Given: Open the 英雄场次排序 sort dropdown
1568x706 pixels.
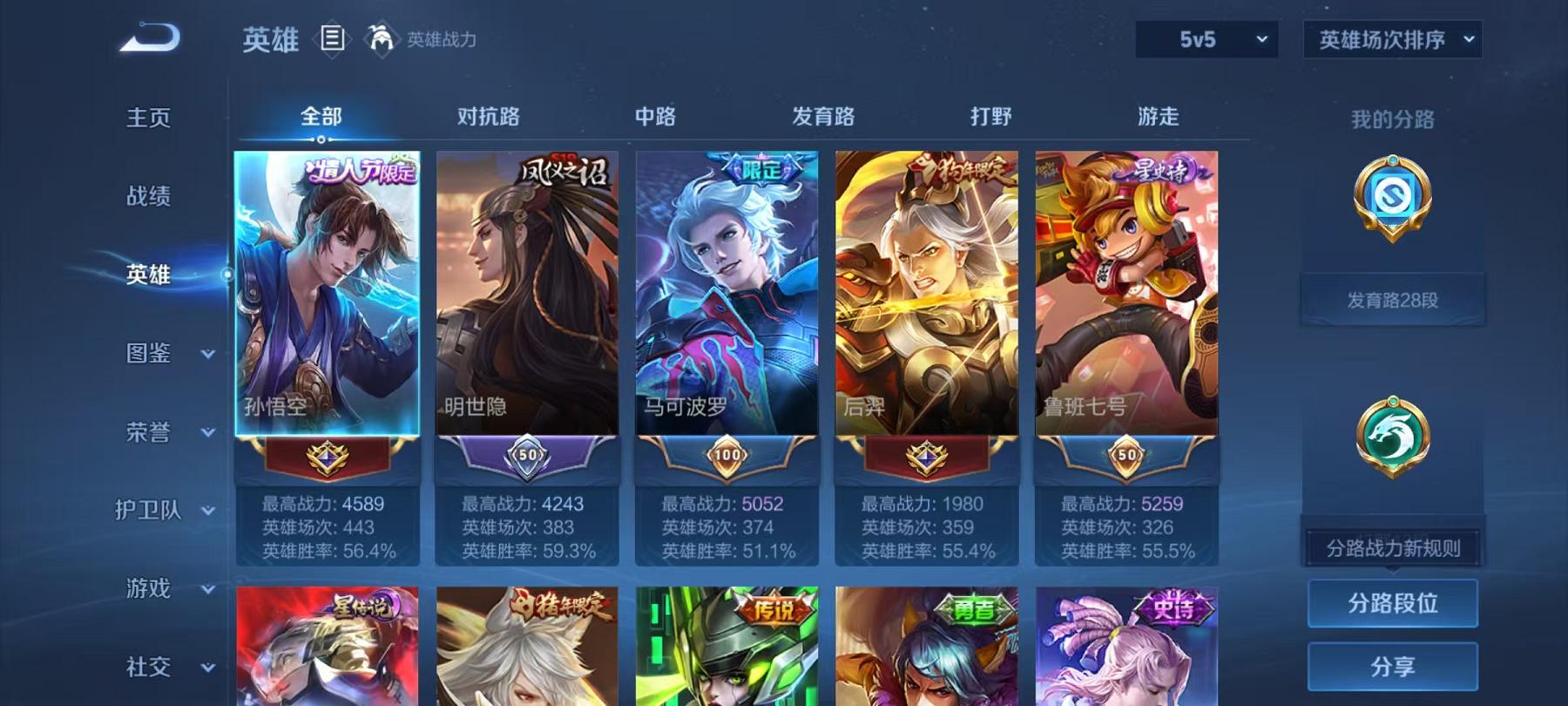Looking at the screenshot, I should (1391, 38).
